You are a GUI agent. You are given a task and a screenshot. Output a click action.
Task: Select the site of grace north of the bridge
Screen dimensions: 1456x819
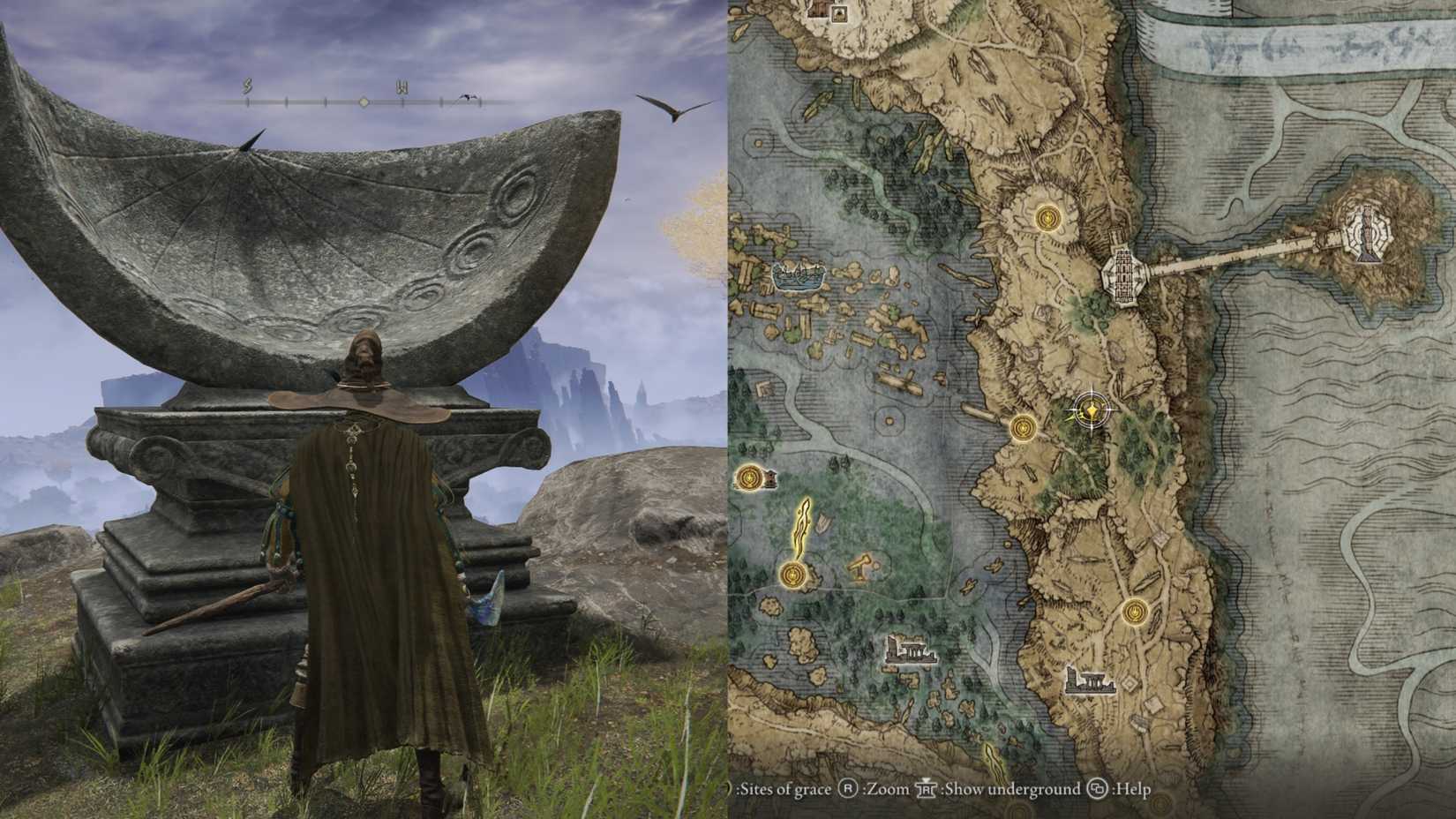(1047, 217)
